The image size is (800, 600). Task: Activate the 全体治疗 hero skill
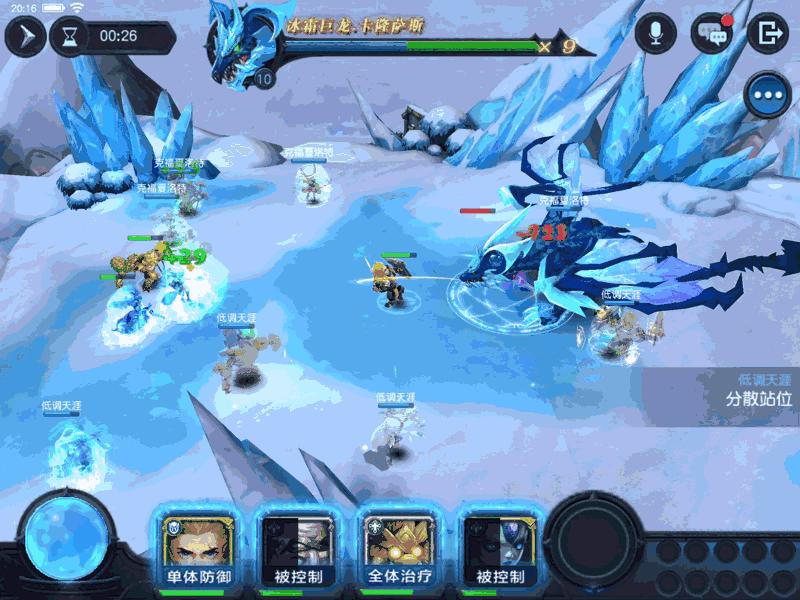pyautogui.click(x=399, y=546)
